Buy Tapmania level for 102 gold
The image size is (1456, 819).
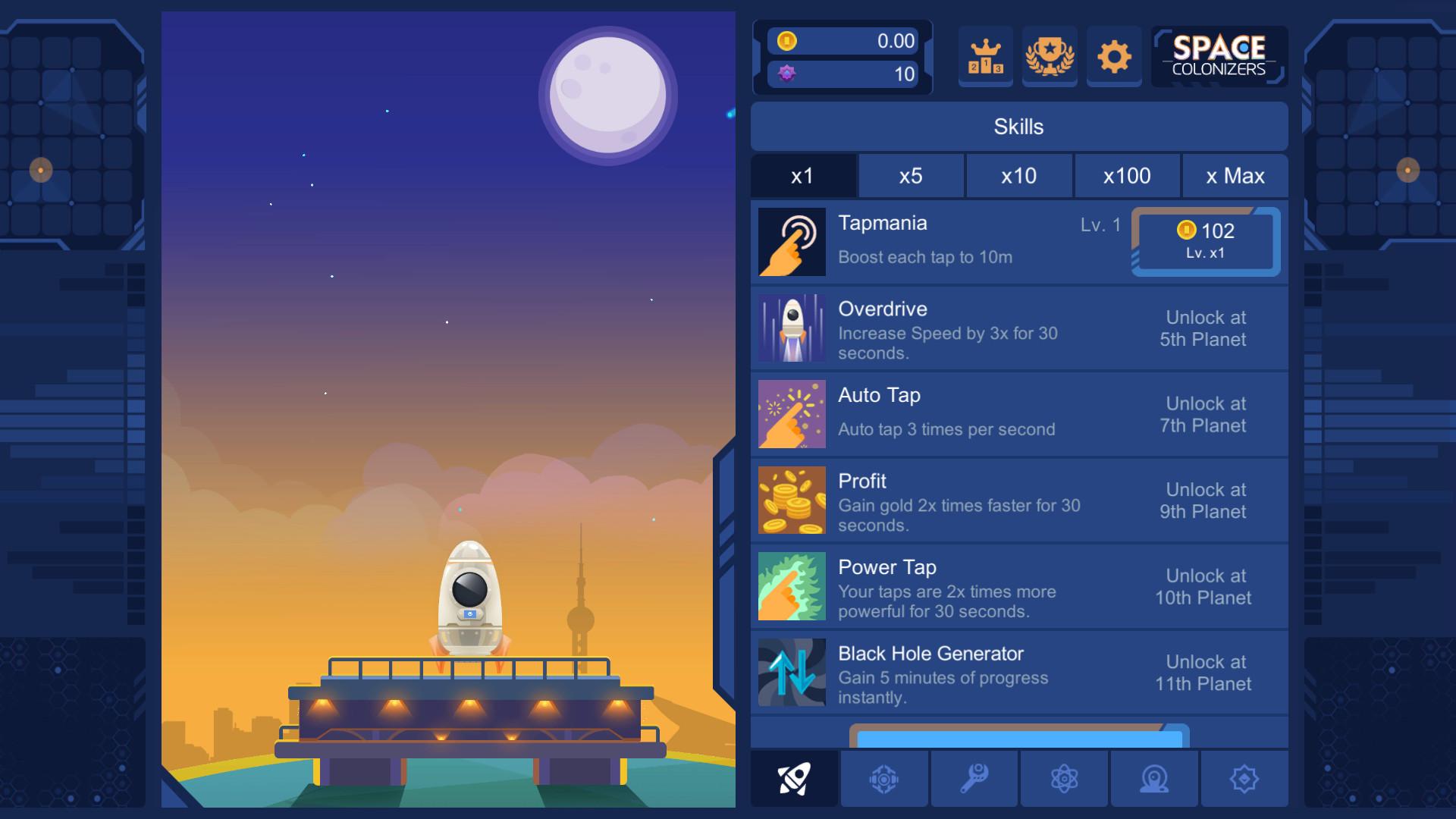1206,242
